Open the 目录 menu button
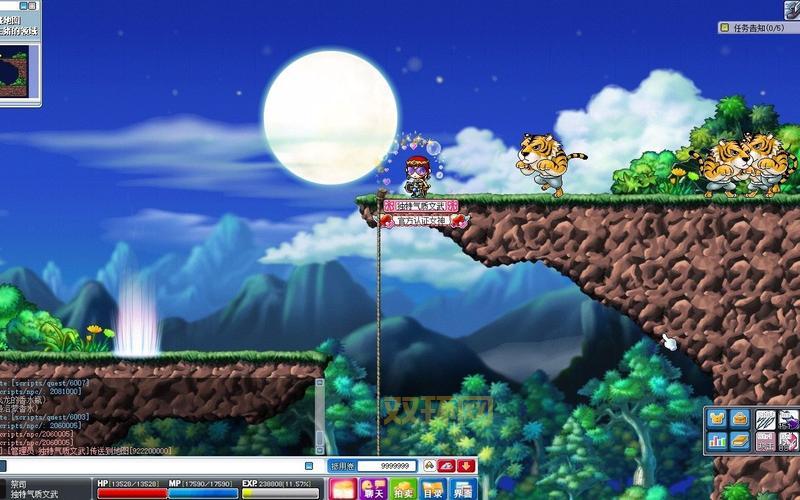The width and height of the screenshot is (800, 500). pos(432,490)
